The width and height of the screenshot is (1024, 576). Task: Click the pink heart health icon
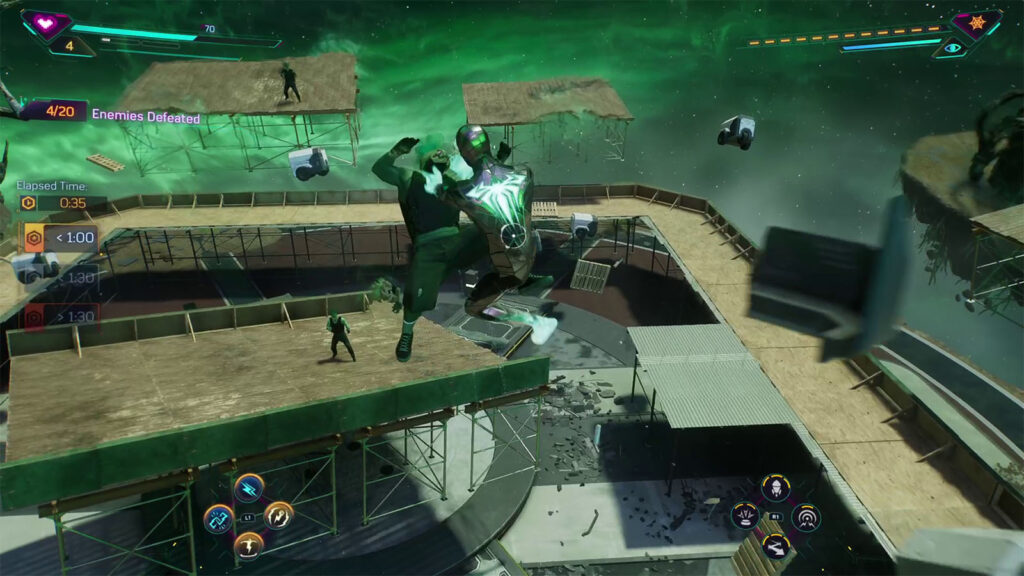click(x=46, y=22)
